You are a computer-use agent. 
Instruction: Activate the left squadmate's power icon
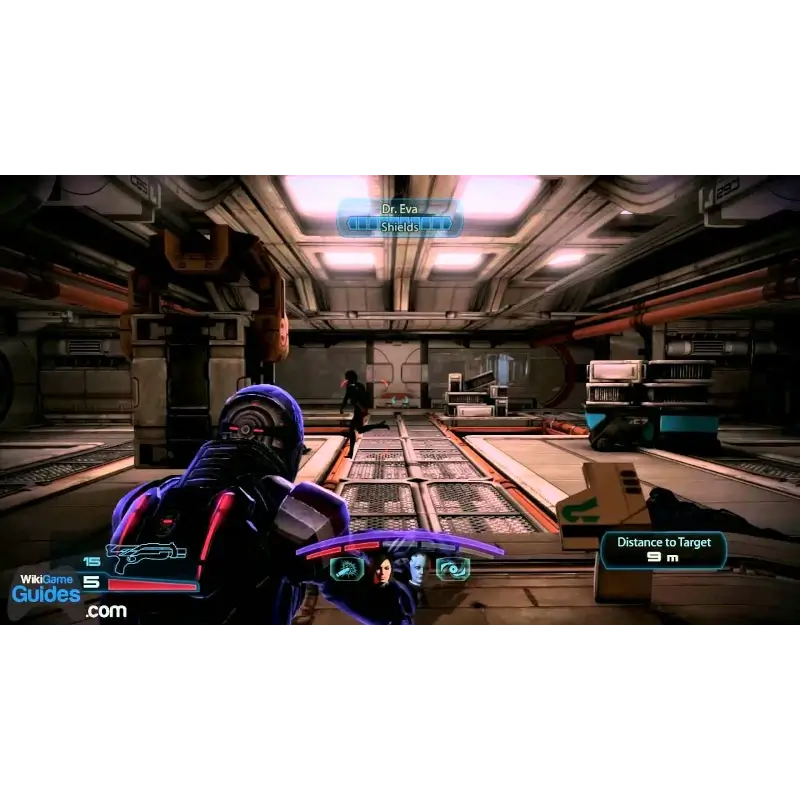point(344,569)
